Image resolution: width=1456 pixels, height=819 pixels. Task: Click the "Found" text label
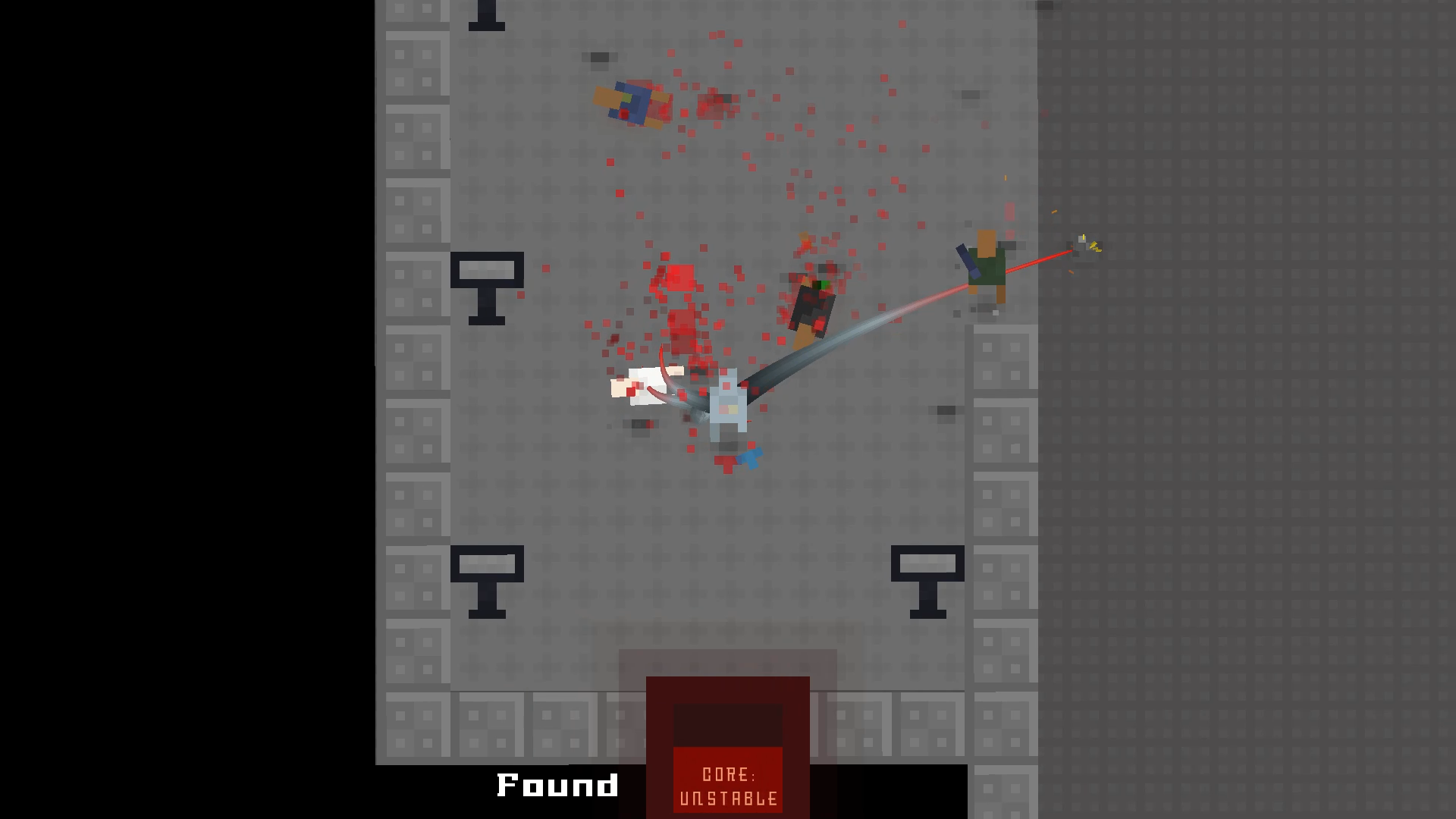pyautogui.click(x=556, y=785)
